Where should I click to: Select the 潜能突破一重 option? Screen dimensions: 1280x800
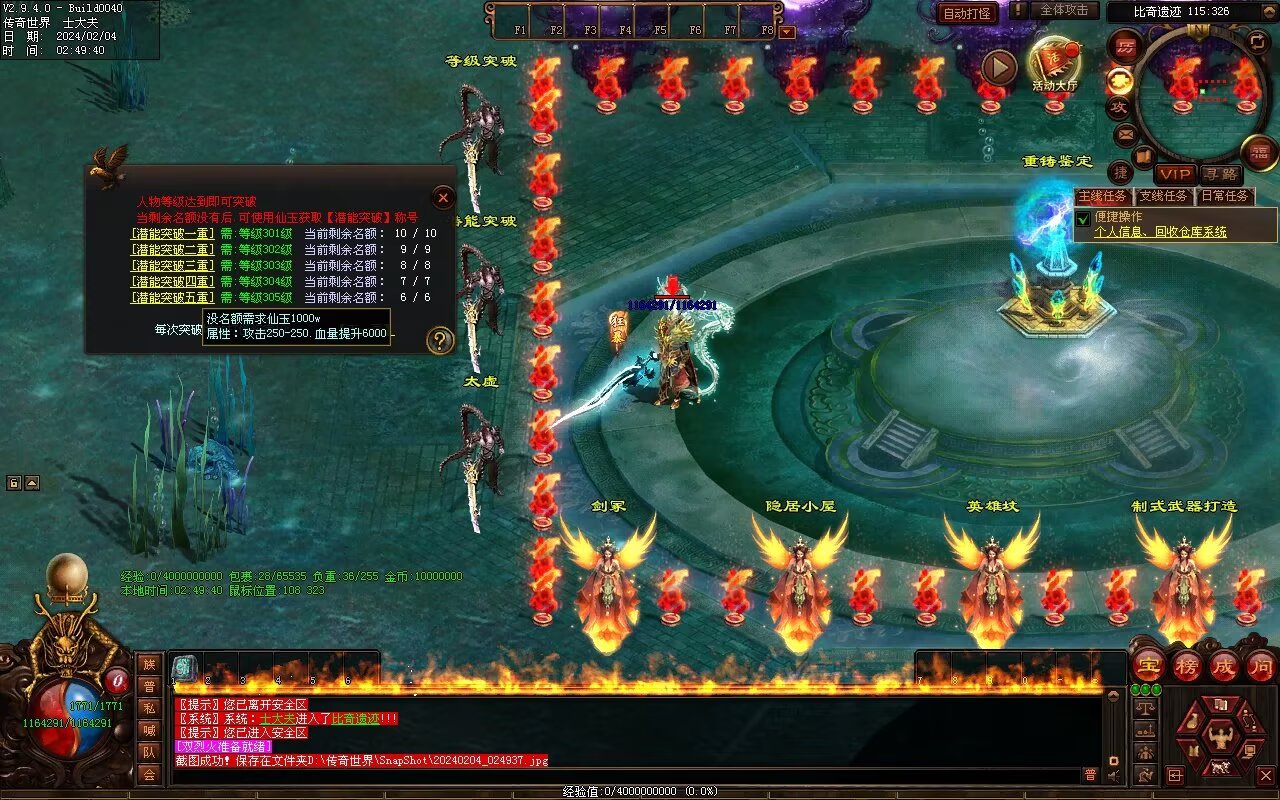point(172,234)
